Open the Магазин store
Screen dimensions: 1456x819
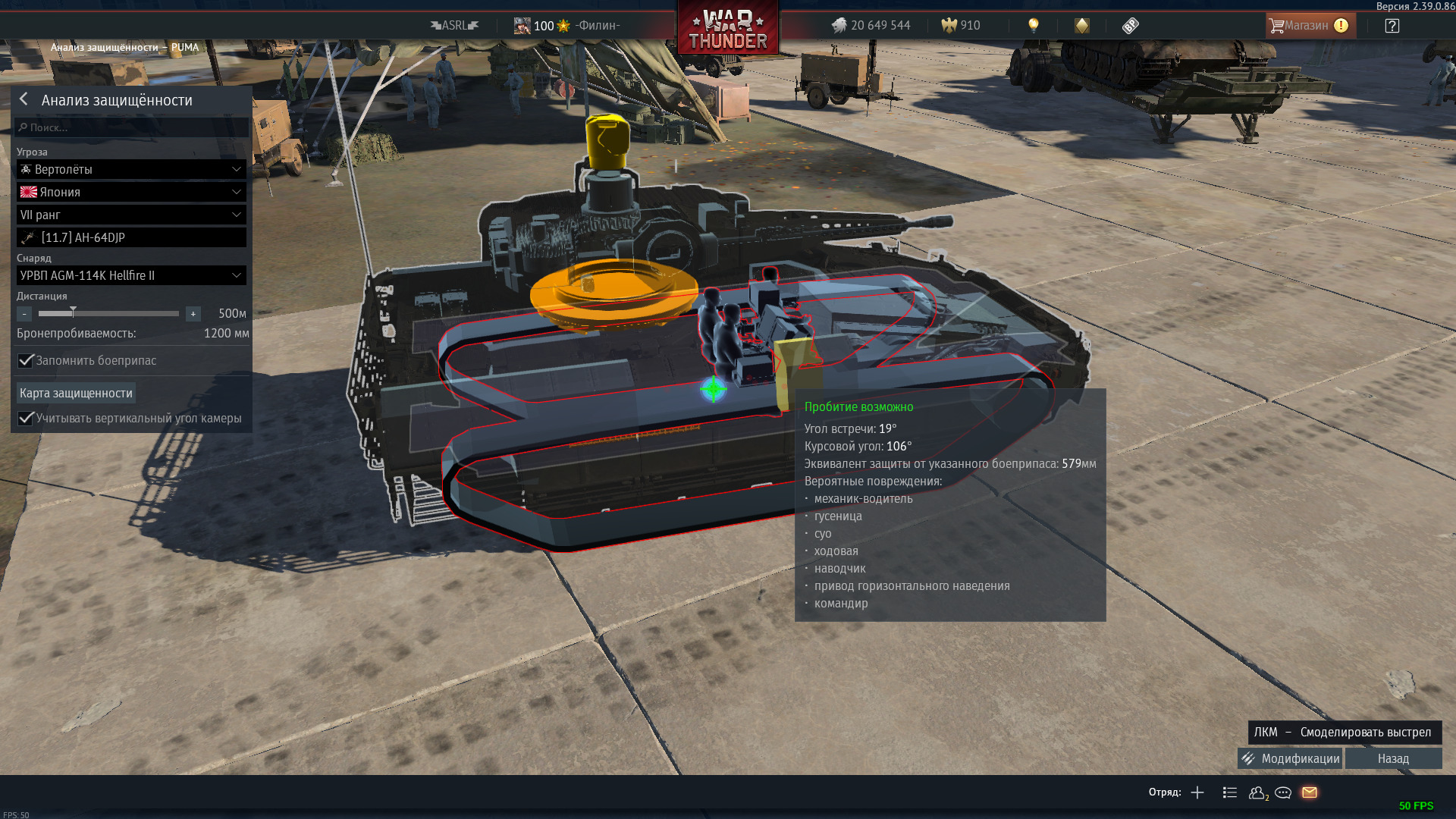(1309, 26)
